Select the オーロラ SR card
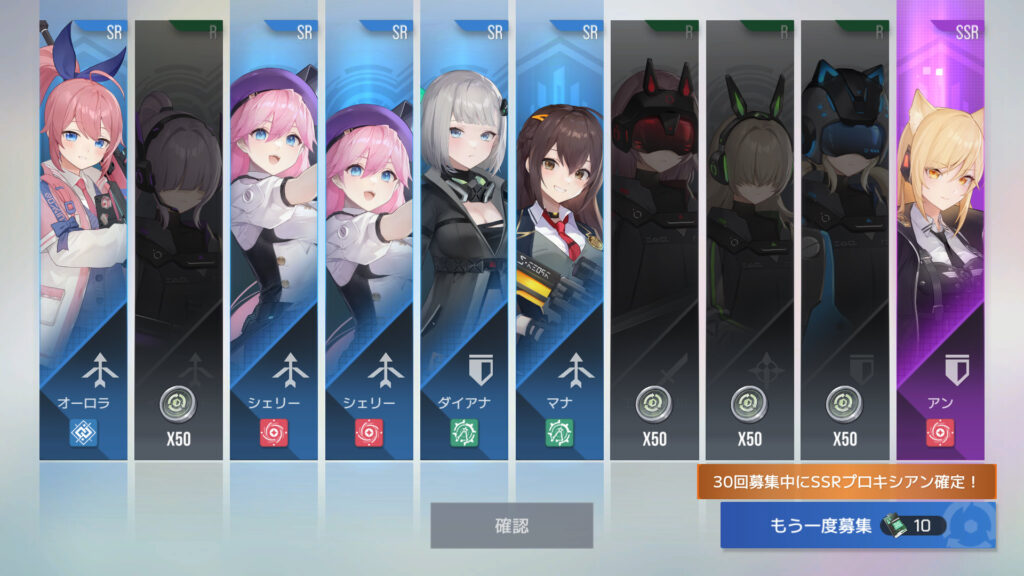The height and width of the screenshot is (576, 1024). coord(83,230)
